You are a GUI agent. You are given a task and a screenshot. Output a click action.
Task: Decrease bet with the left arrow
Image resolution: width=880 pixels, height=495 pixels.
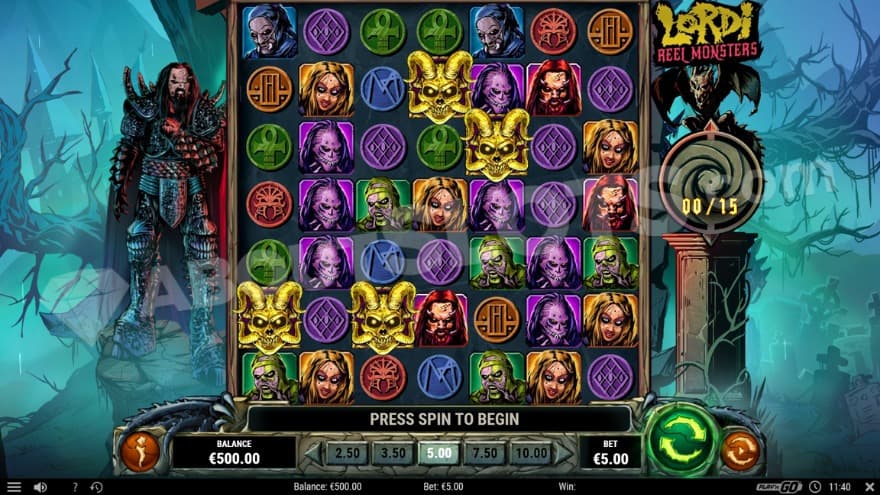click(311, 453)
